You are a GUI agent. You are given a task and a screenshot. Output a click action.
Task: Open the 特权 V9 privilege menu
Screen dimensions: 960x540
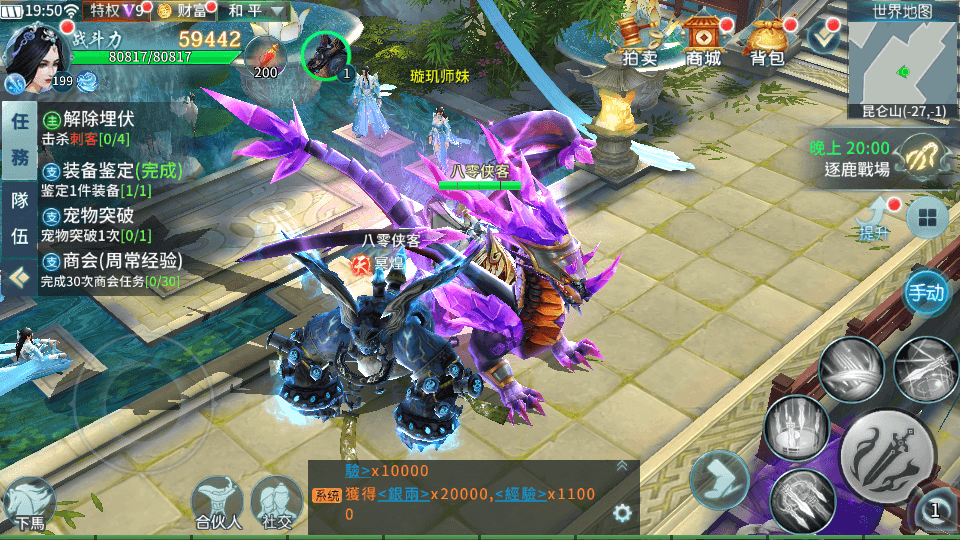coord(117,11)
